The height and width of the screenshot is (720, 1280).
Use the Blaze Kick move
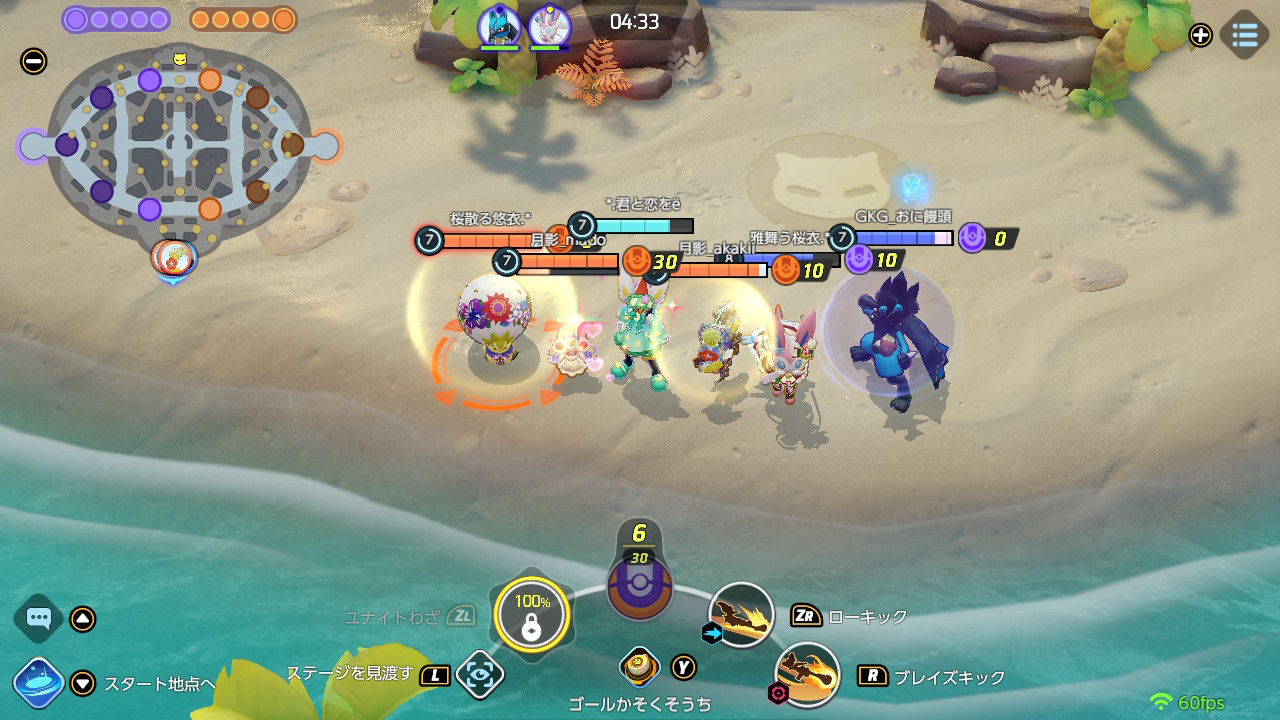[x=807, y=674]
